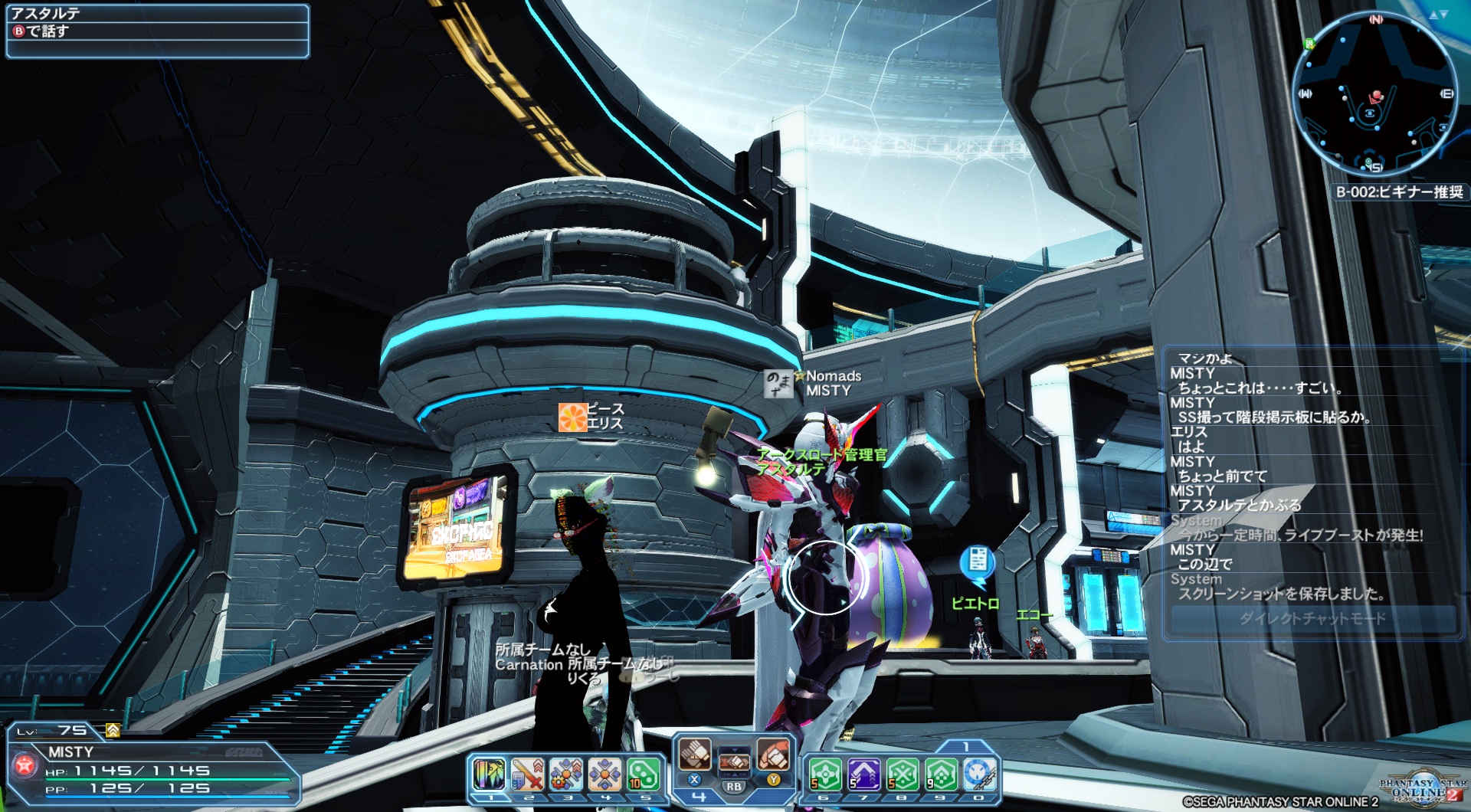Click the green quest marker on the minimap edge
This screenshot has width=1471, height=812.
coord(1309,44)
